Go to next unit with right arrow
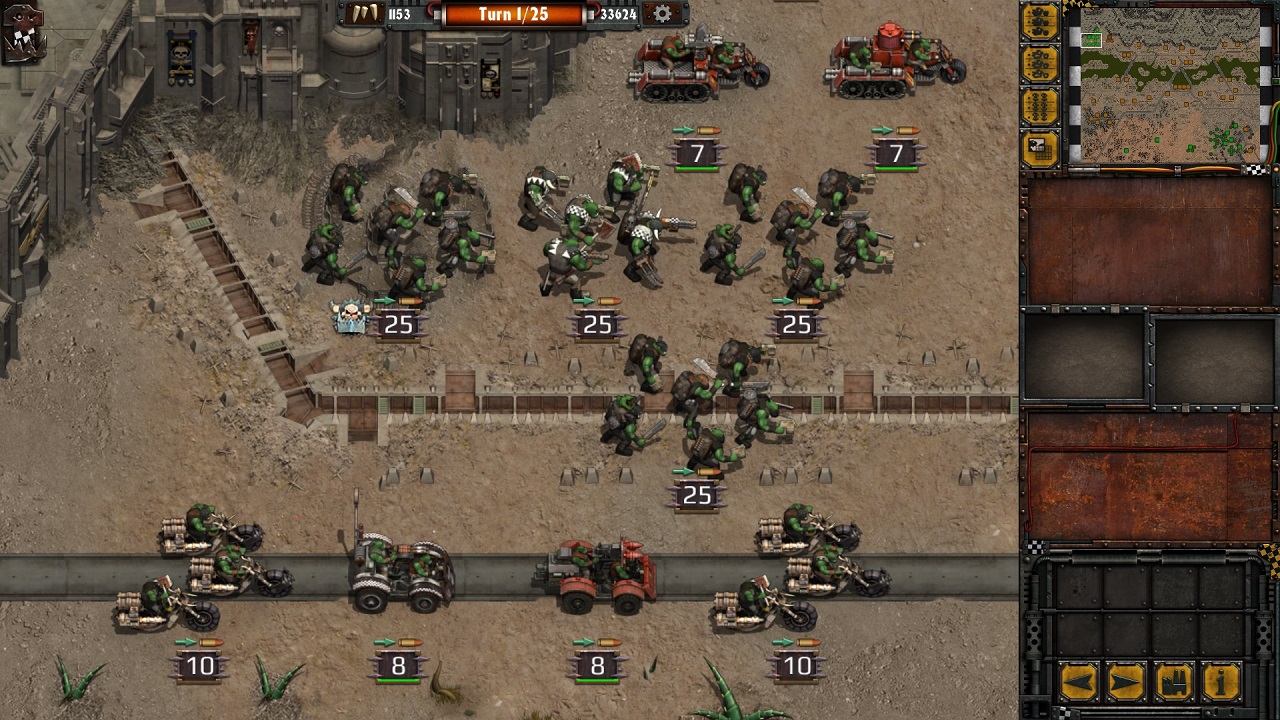The height and width of the screenshot is (720, 1280). [1126, 682]
